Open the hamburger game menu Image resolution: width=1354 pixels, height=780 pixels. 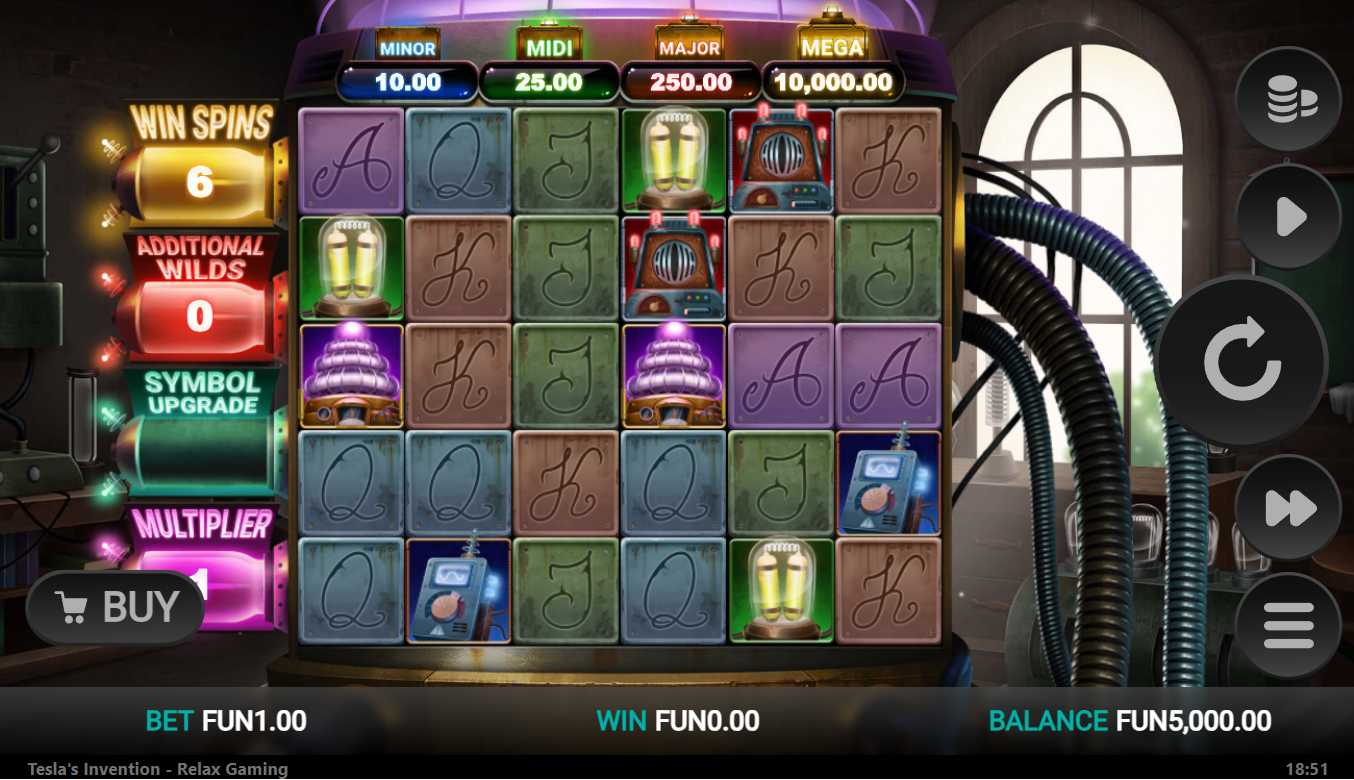[1288, 626]
